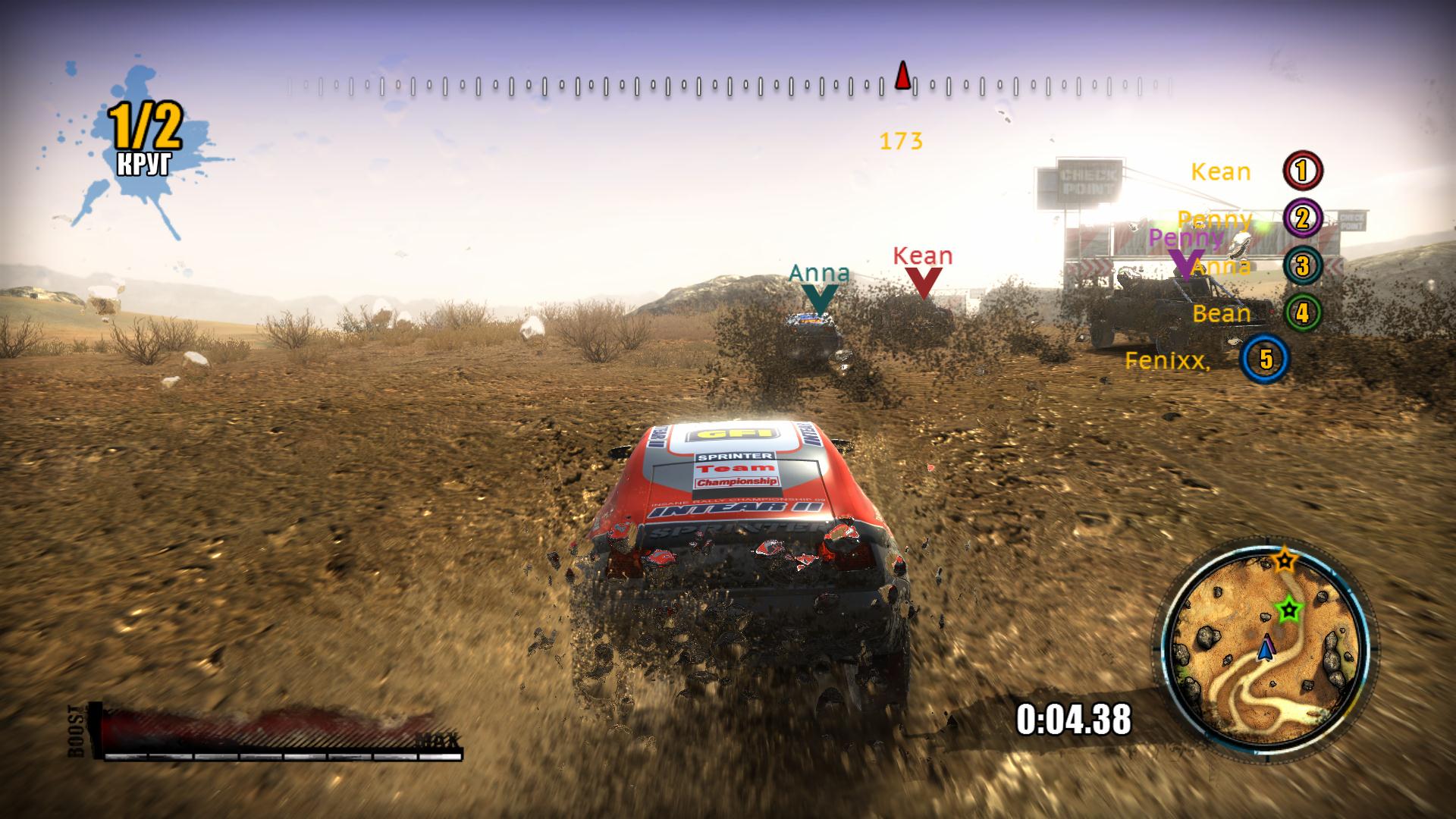Click the green star marker on minimap
This screenshot has width=1456, height=819.
[x=1287, y=608]
